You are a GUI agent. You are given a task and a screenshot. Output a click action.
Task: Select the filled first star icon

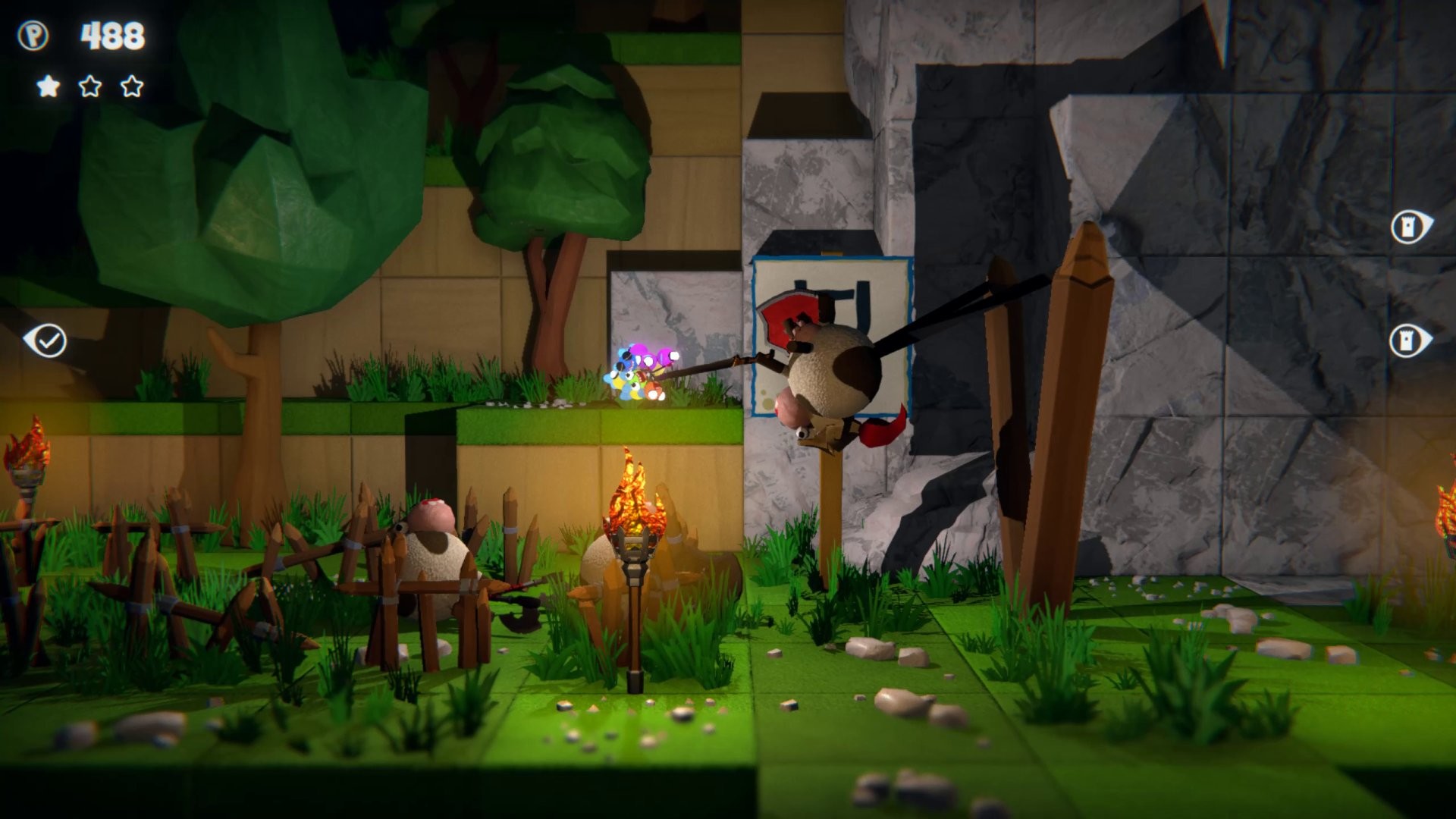point(47,86)
